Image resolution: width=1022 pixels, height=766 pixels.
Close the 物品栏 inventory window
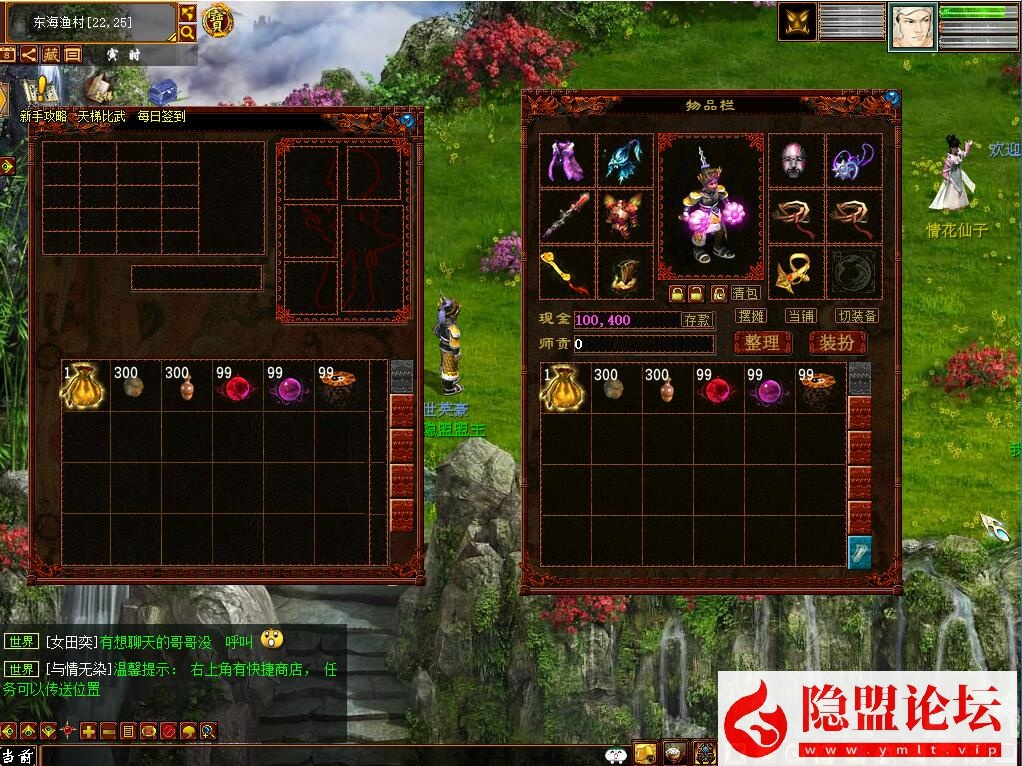click(892, 97)
